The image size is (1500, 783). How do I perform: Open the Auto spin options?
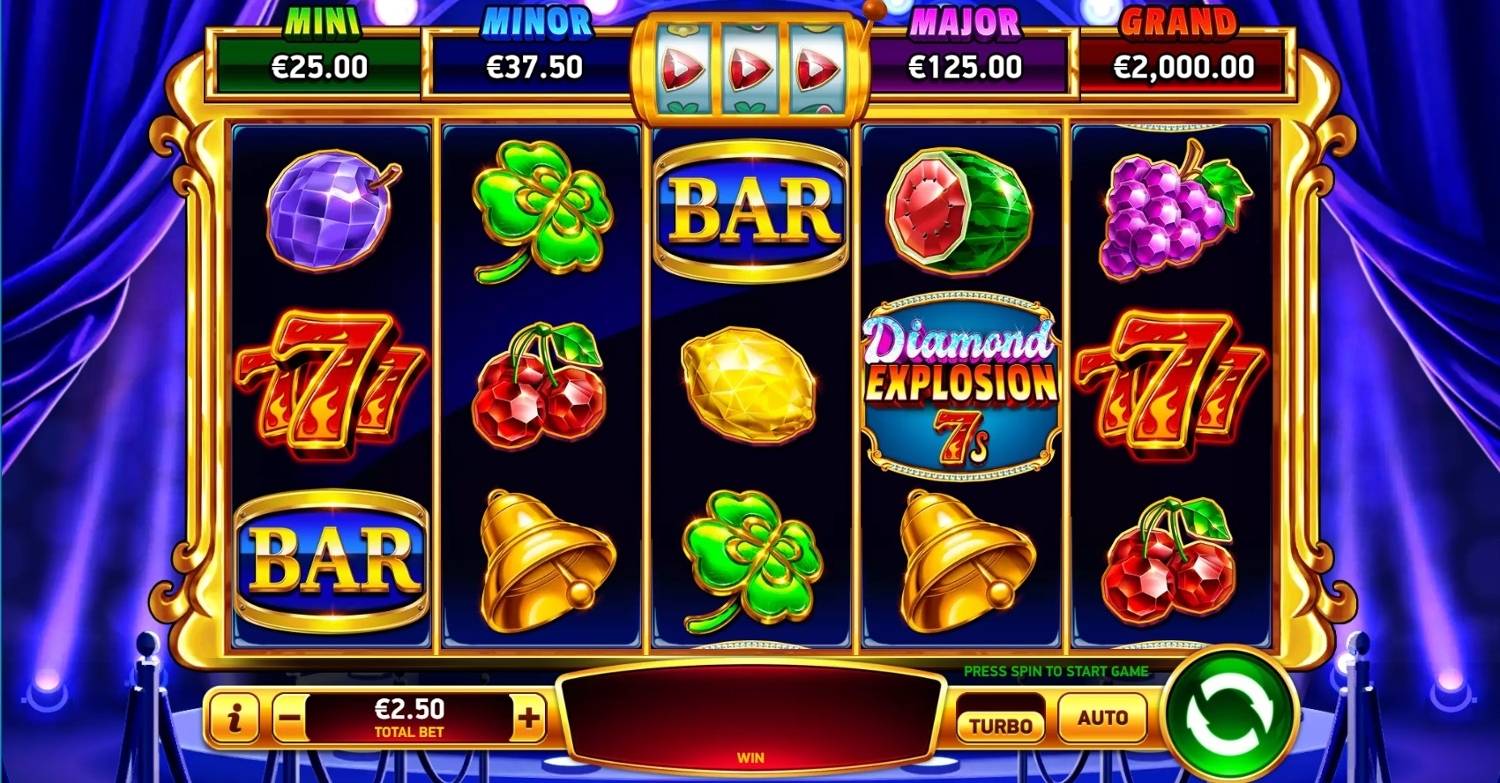pos(1103,717)
